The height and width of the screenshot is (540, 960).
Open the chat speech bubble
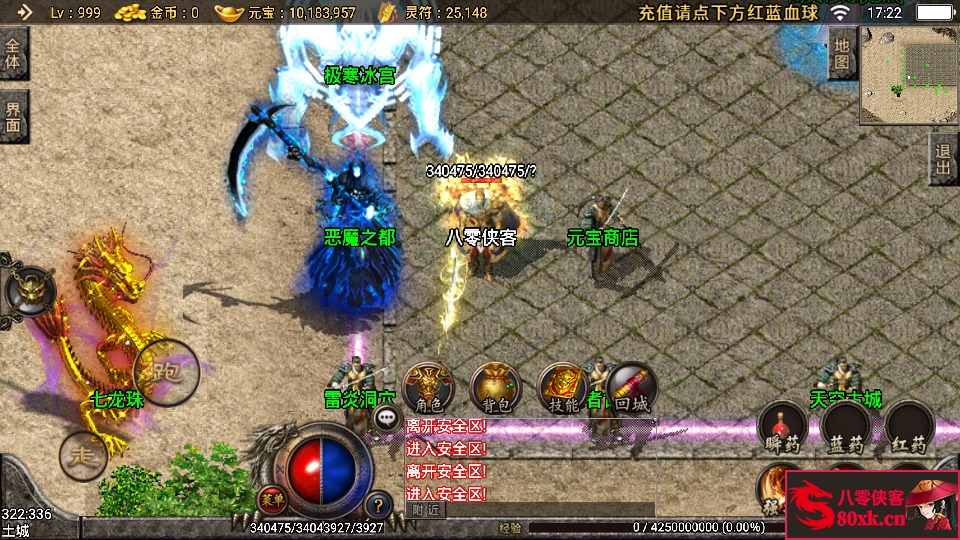[x=385, y=420]
